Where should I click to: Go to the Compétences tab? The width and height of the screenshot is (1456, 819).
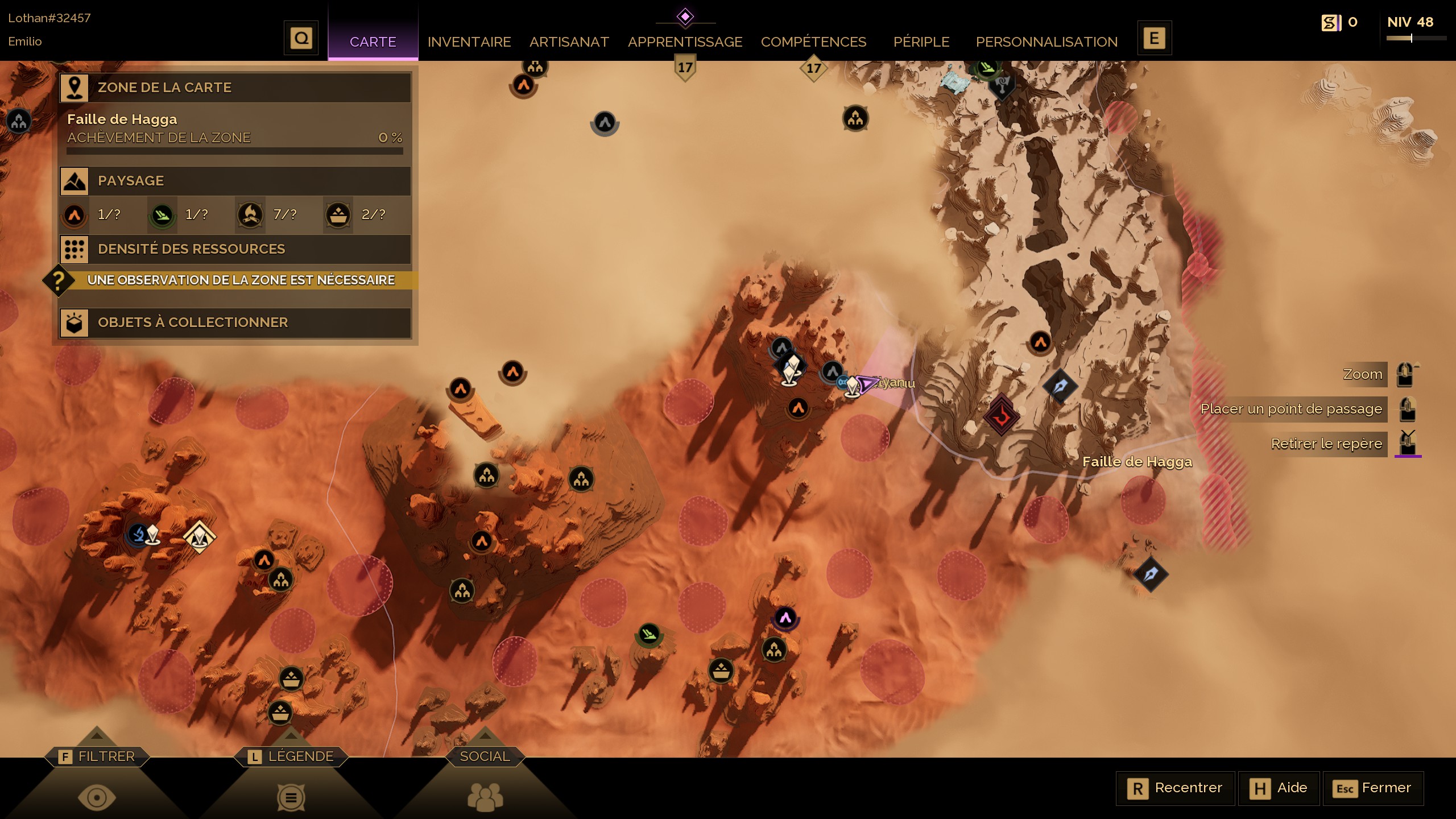(813, 42)
